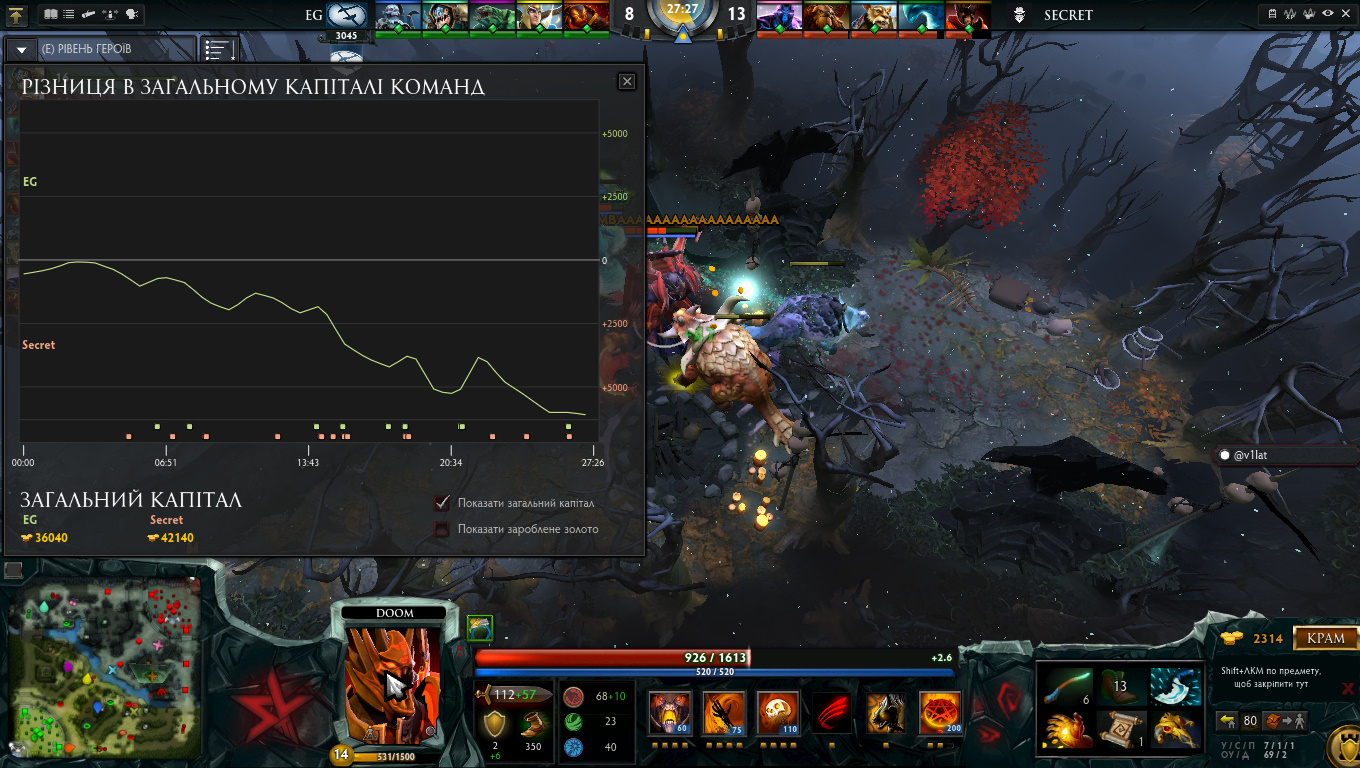Cast the Devour ability
The width and height of the screenshot is (1360, 768).
coord(669,712)
